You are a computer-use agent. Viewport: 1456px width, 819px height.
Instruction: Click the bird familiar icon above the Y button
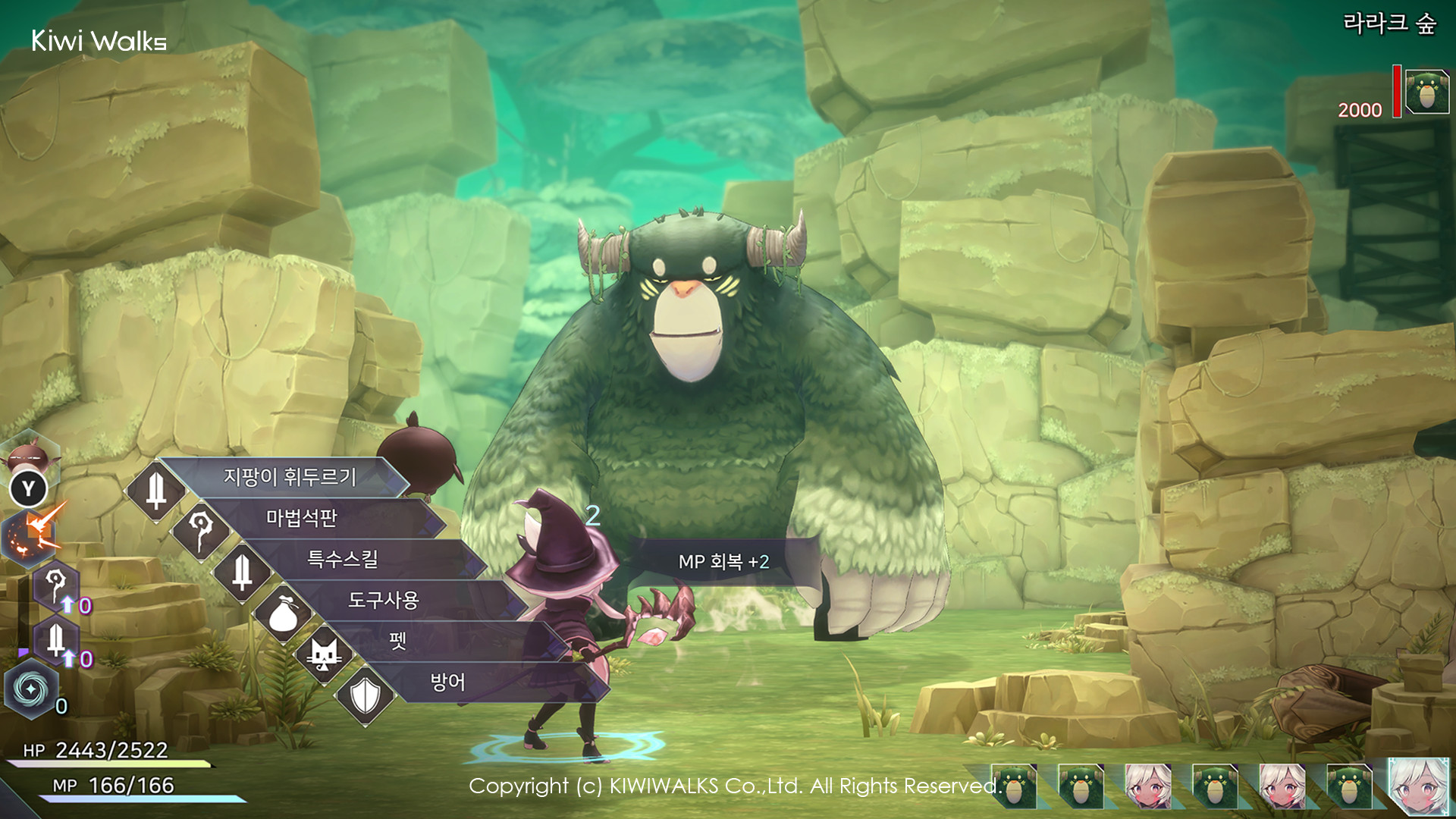point(29,455)
